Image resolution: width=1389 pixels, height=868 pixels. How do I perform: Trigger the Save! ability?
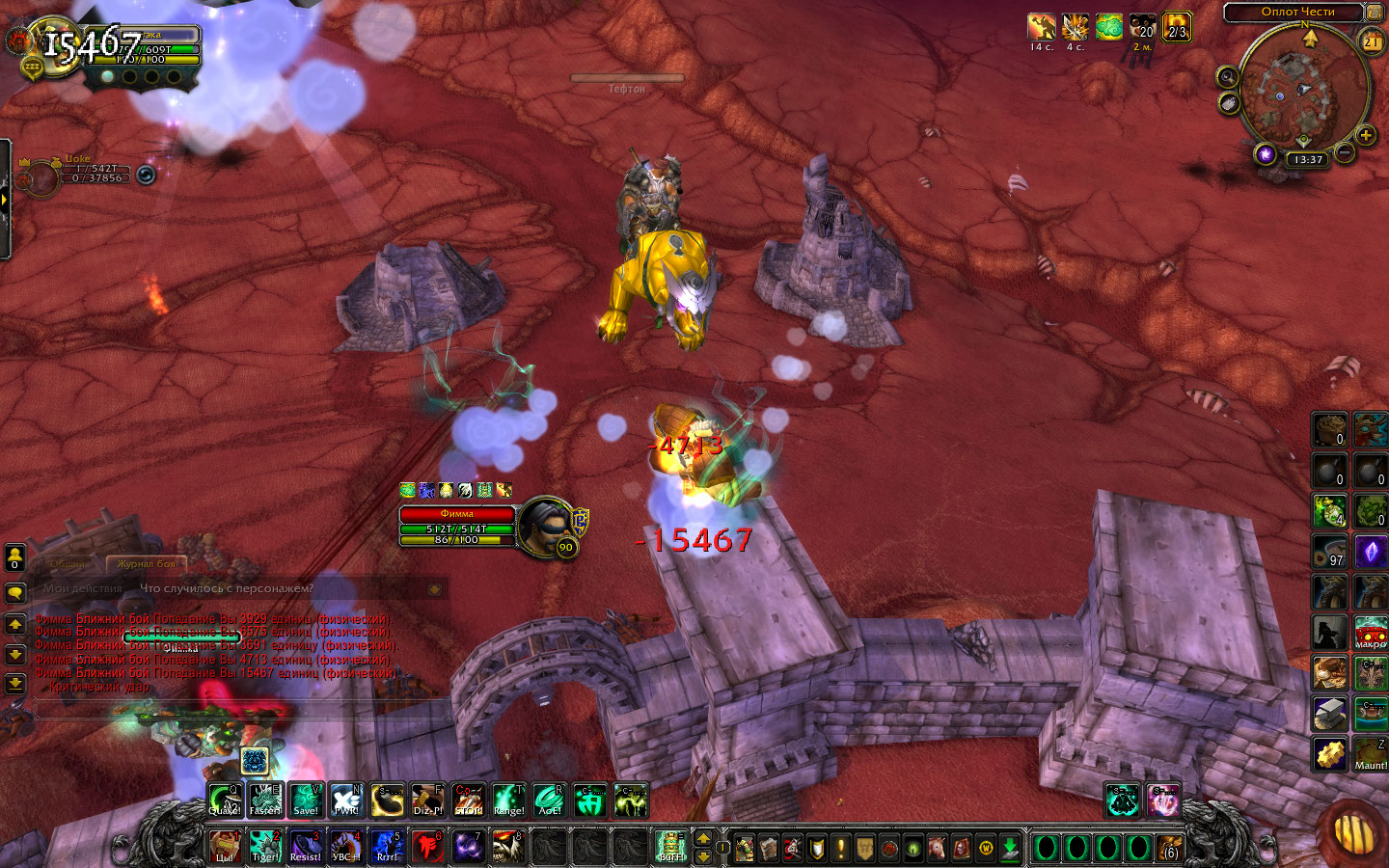point(306,800)
